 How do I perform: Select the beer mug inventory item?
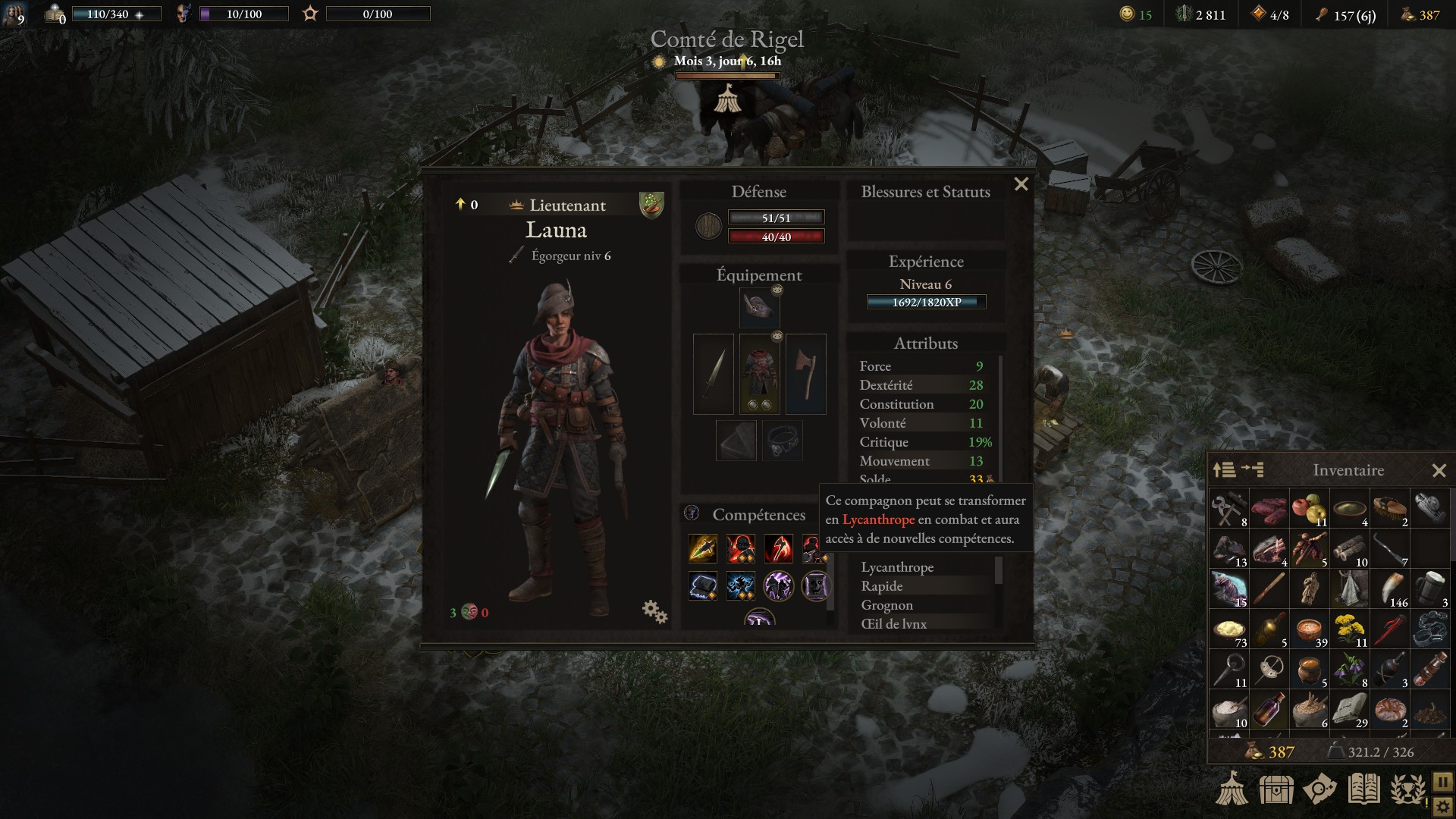coord(1429,589)
